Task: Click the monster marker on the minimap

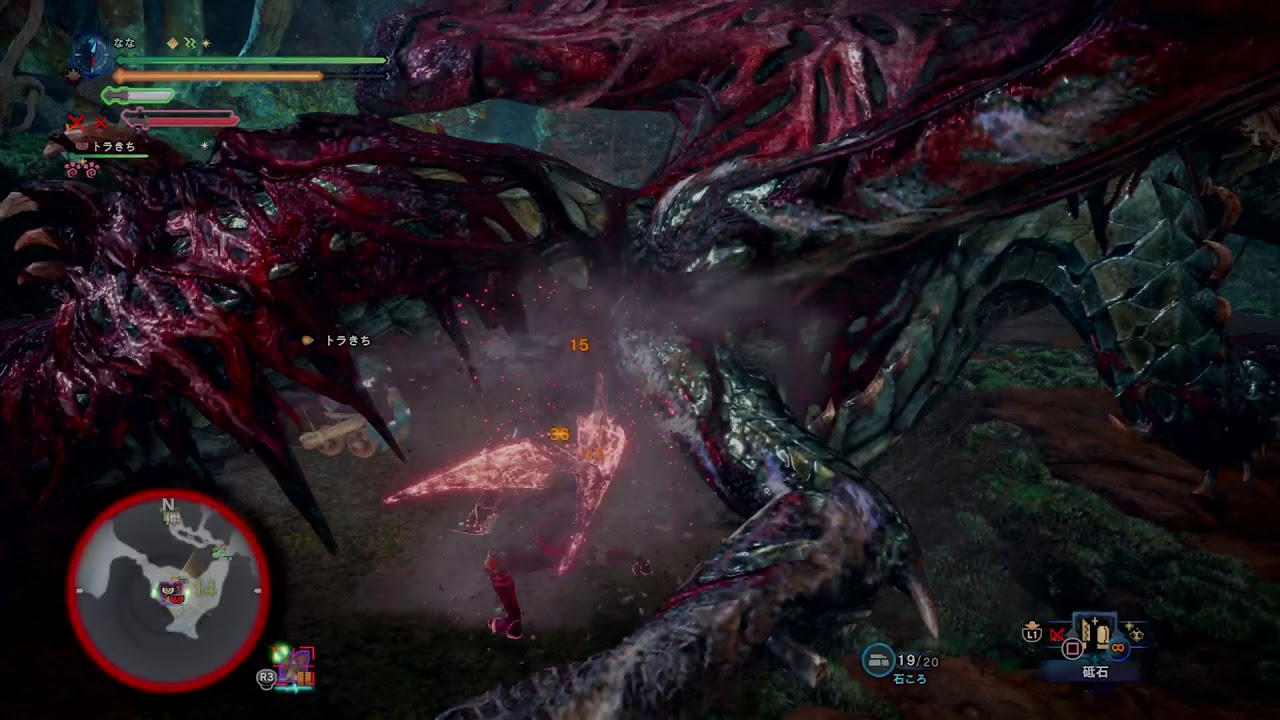Action: (175, 593)
